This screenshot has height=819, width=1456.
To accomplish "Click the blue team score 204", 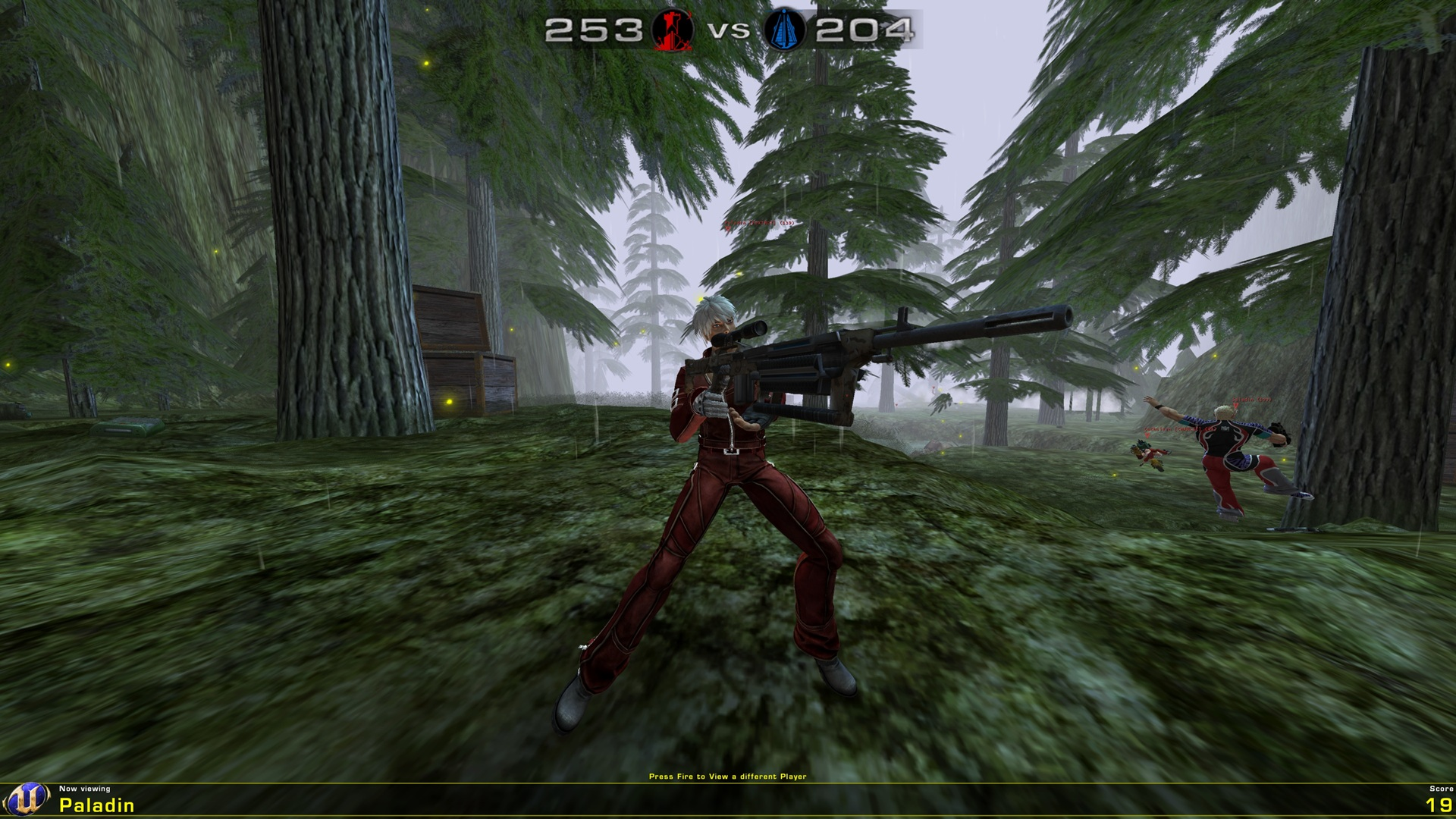I will coord(864,31).
